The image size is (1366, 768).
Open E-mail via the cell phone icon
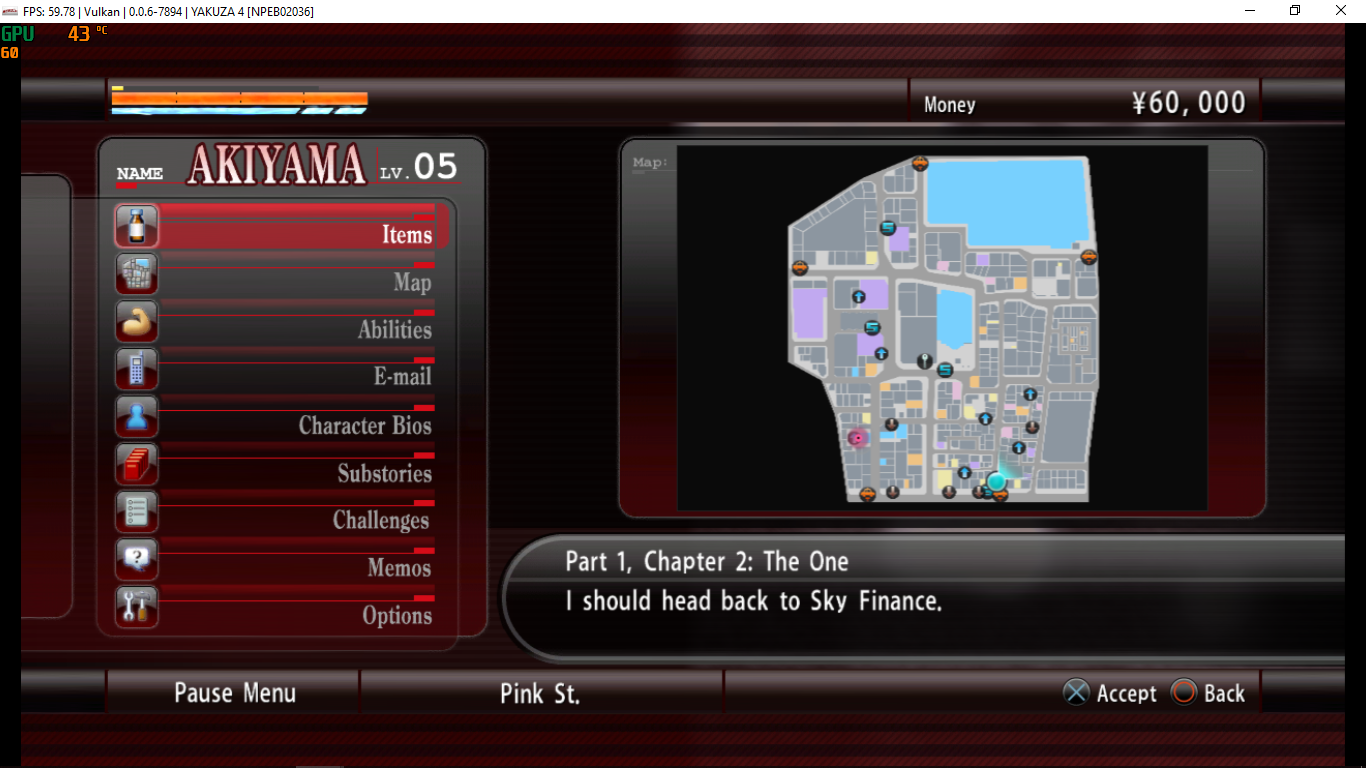click(x=136, y=368)
